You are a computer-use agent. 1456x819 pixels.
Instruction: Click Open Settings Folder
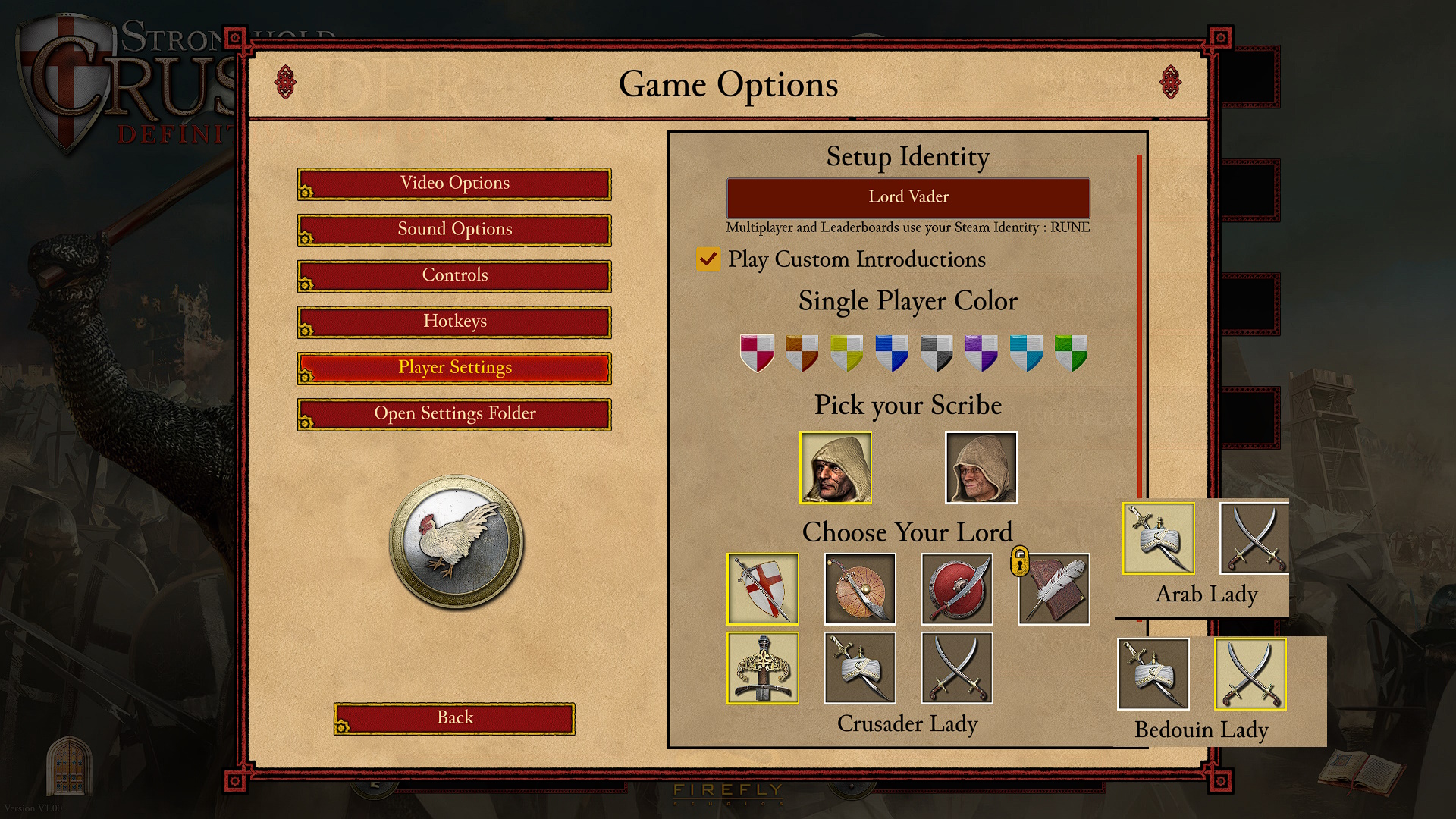(454, 414)
